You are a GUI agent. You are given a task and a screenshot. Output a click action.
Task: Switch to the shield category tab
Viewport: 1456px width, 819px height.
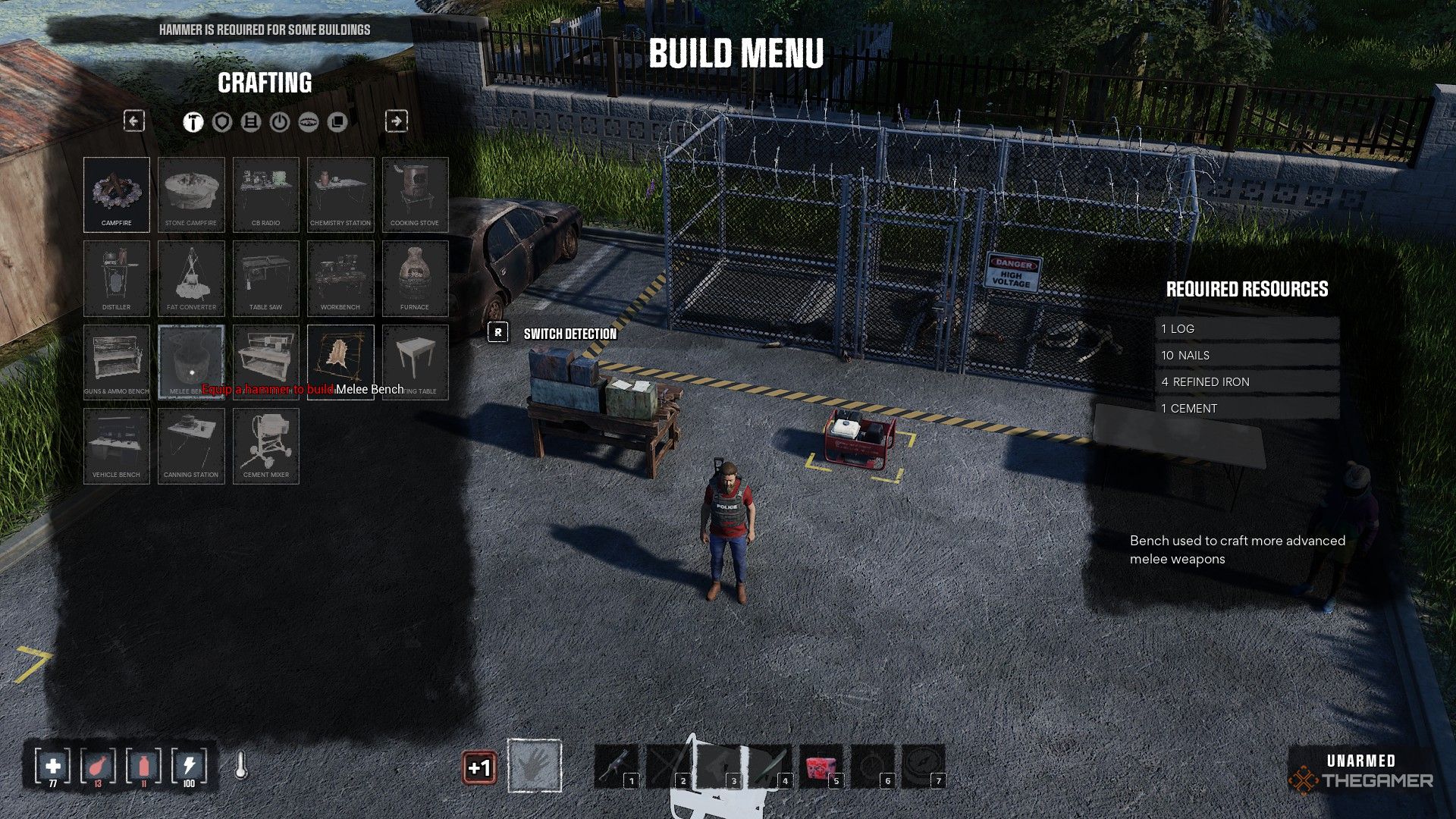(222, 122)
